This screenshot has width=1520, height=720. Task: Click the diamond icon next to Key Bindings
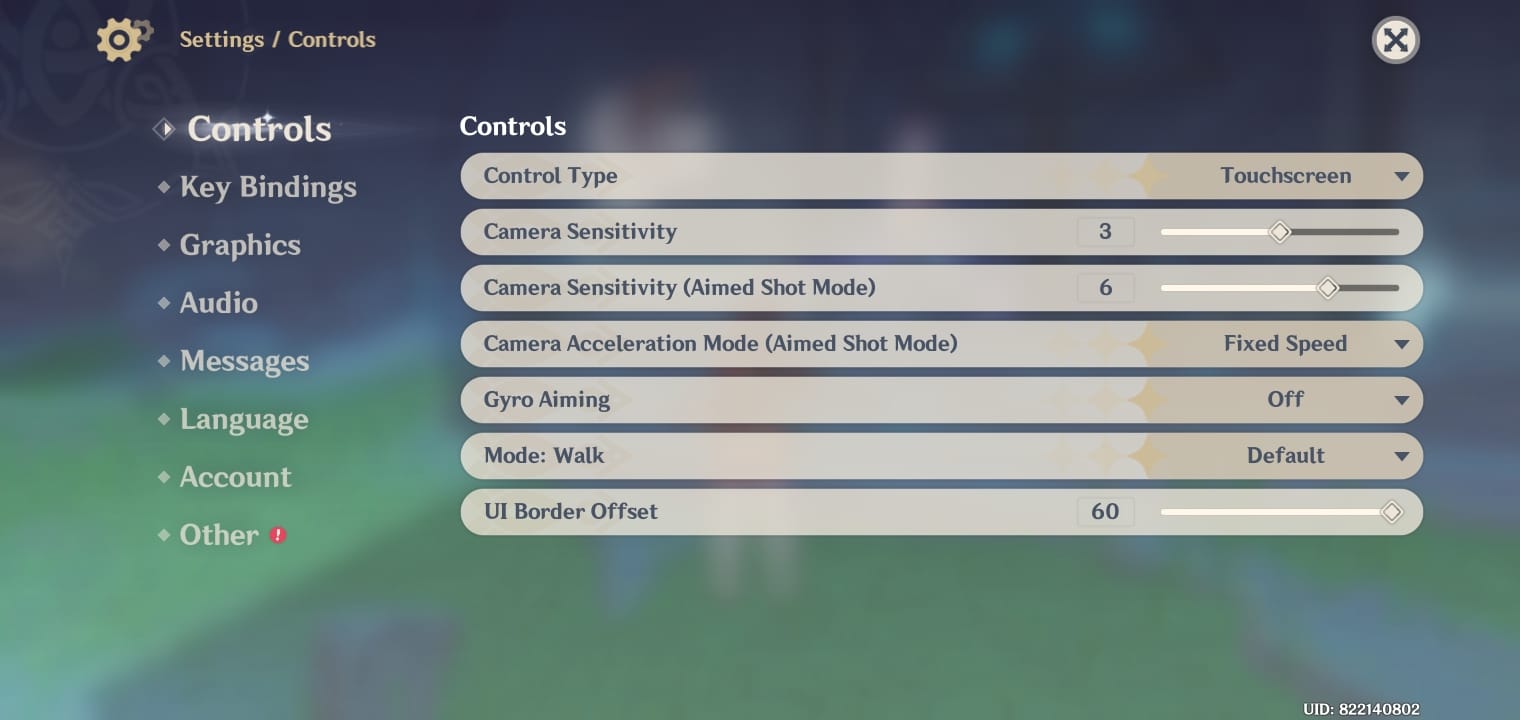(x=164, y=186)
